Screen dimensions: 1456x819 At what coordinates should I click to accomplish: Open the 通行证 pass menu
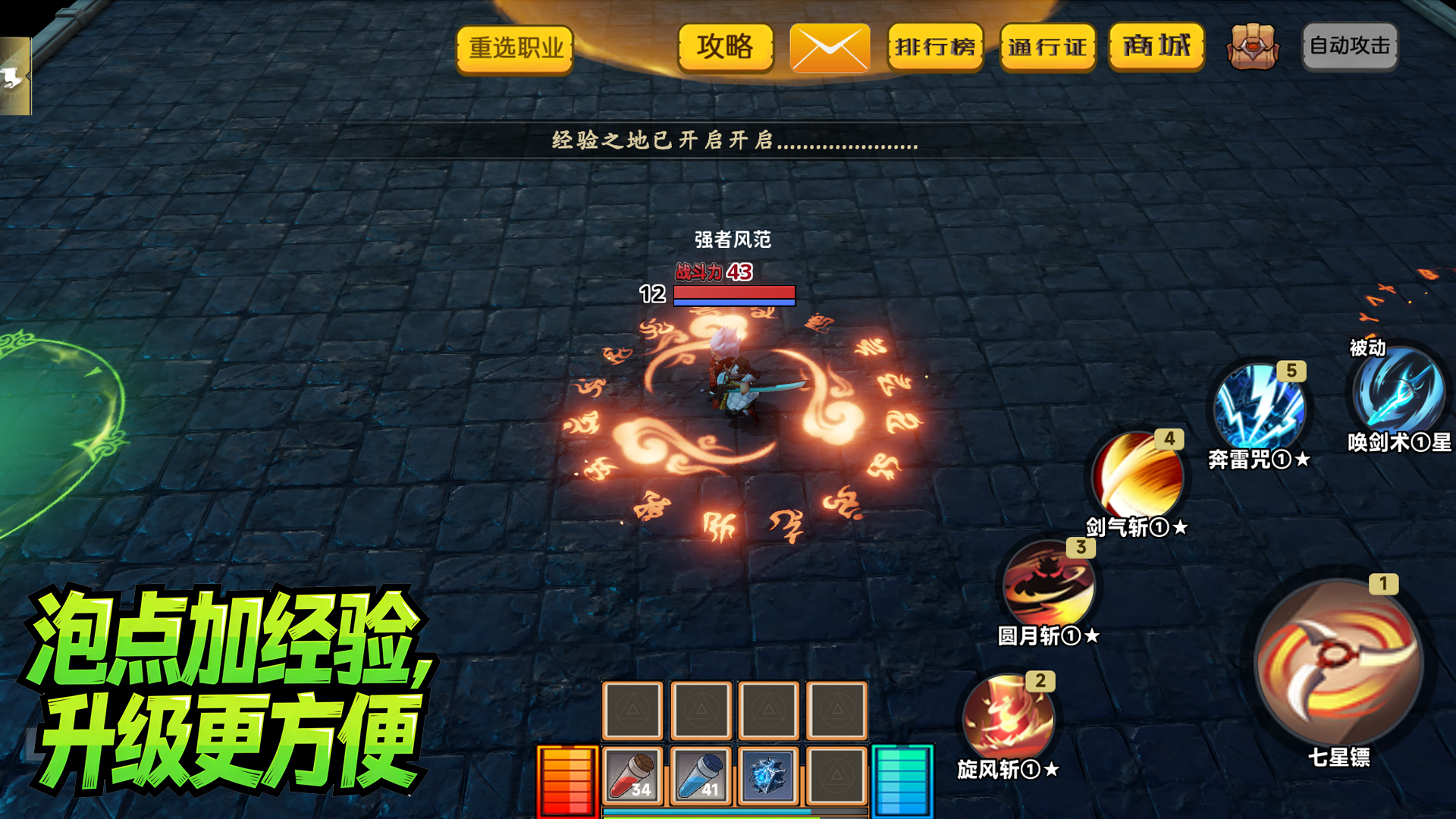click(1047, 47)
